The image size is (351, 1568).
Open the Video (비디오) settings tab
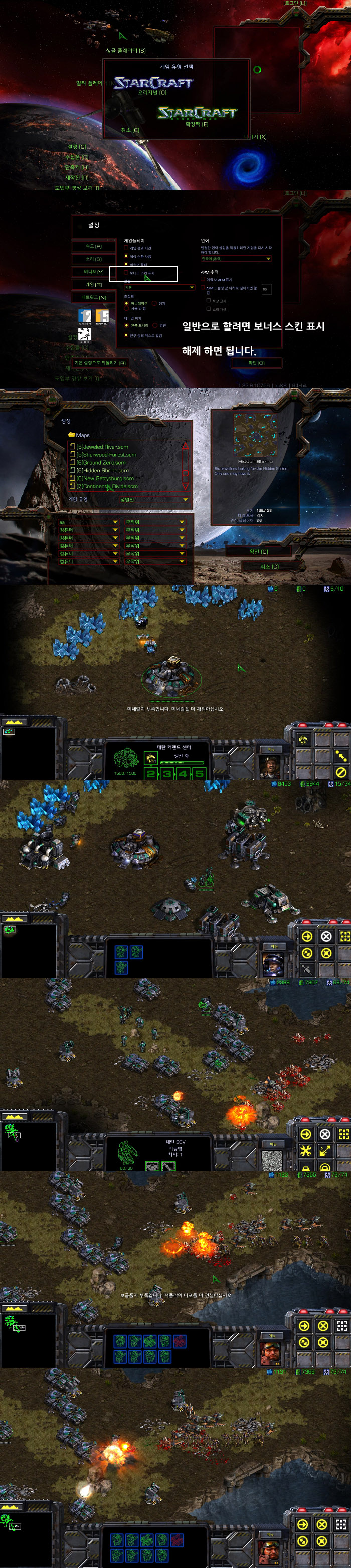click(x=93, y=272)
